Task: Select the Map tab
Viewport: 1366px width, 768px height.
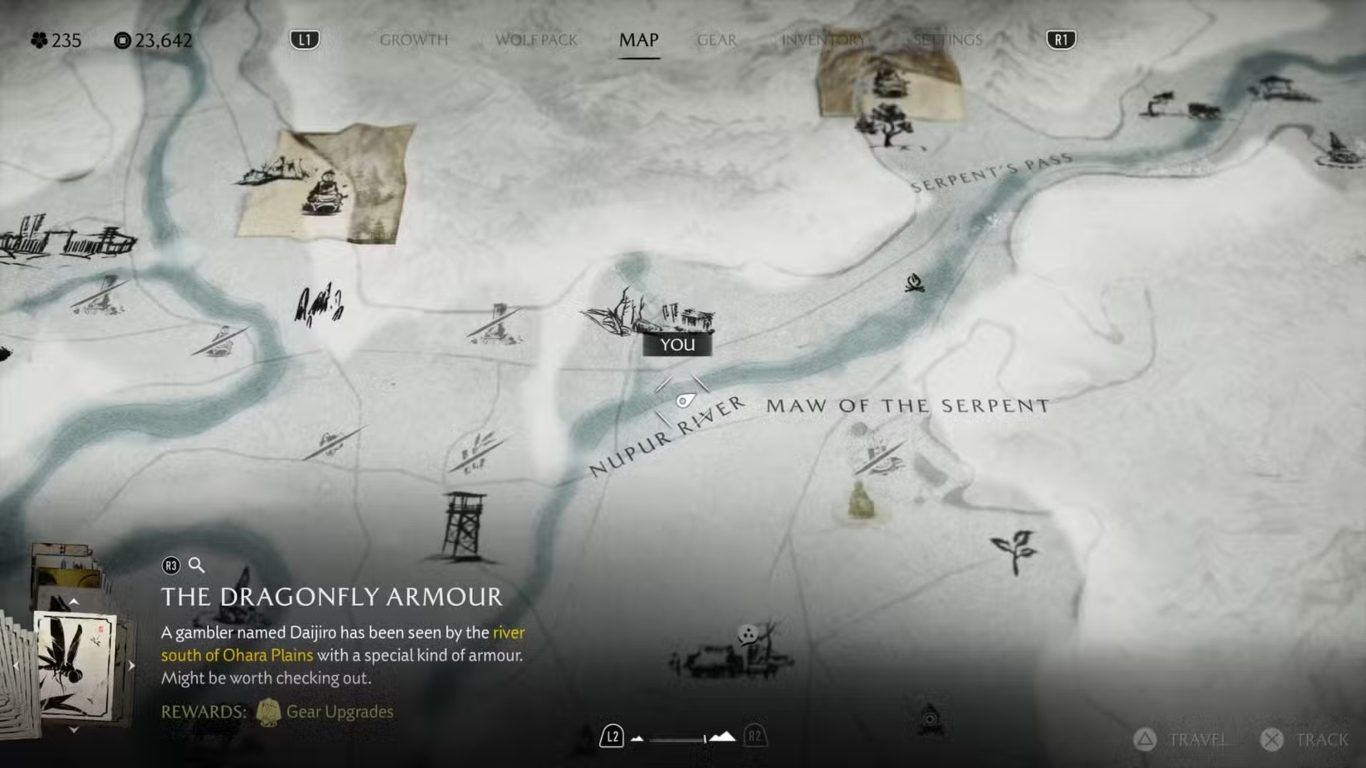Action: pos(638,40)
